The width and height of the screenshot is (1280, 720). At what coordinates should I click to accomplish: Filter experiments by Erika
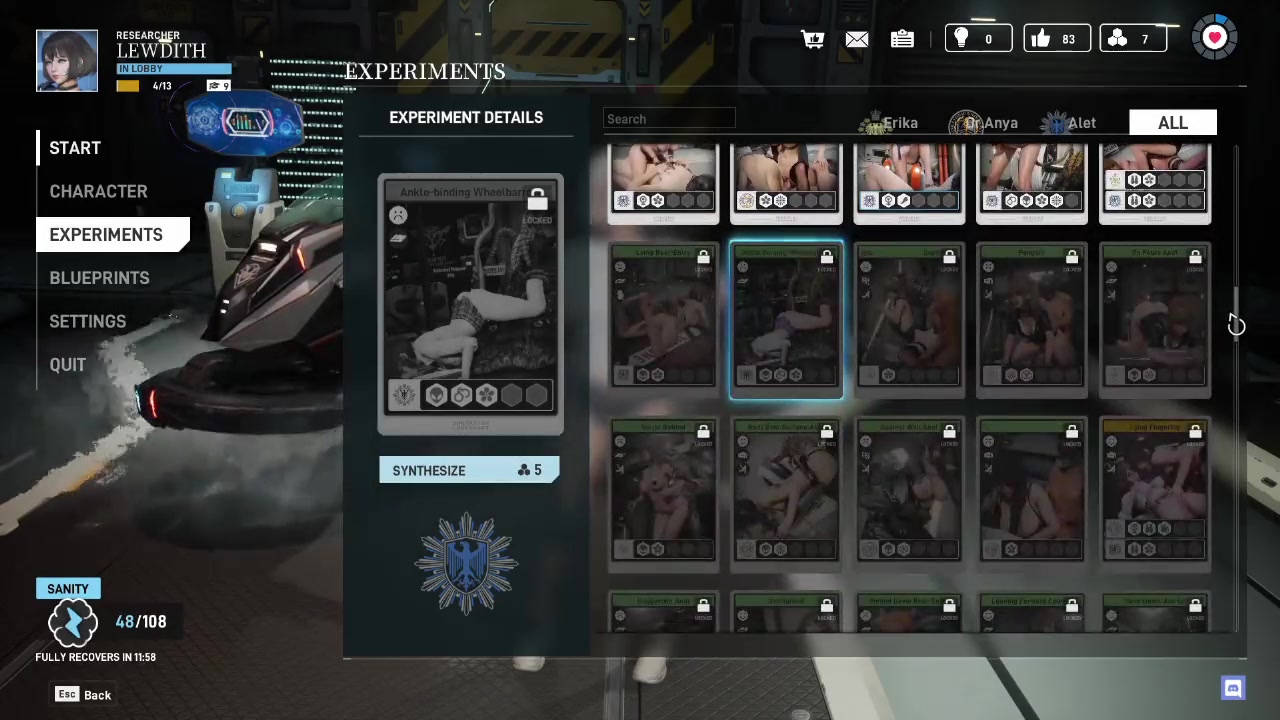[x=889, y=123]
